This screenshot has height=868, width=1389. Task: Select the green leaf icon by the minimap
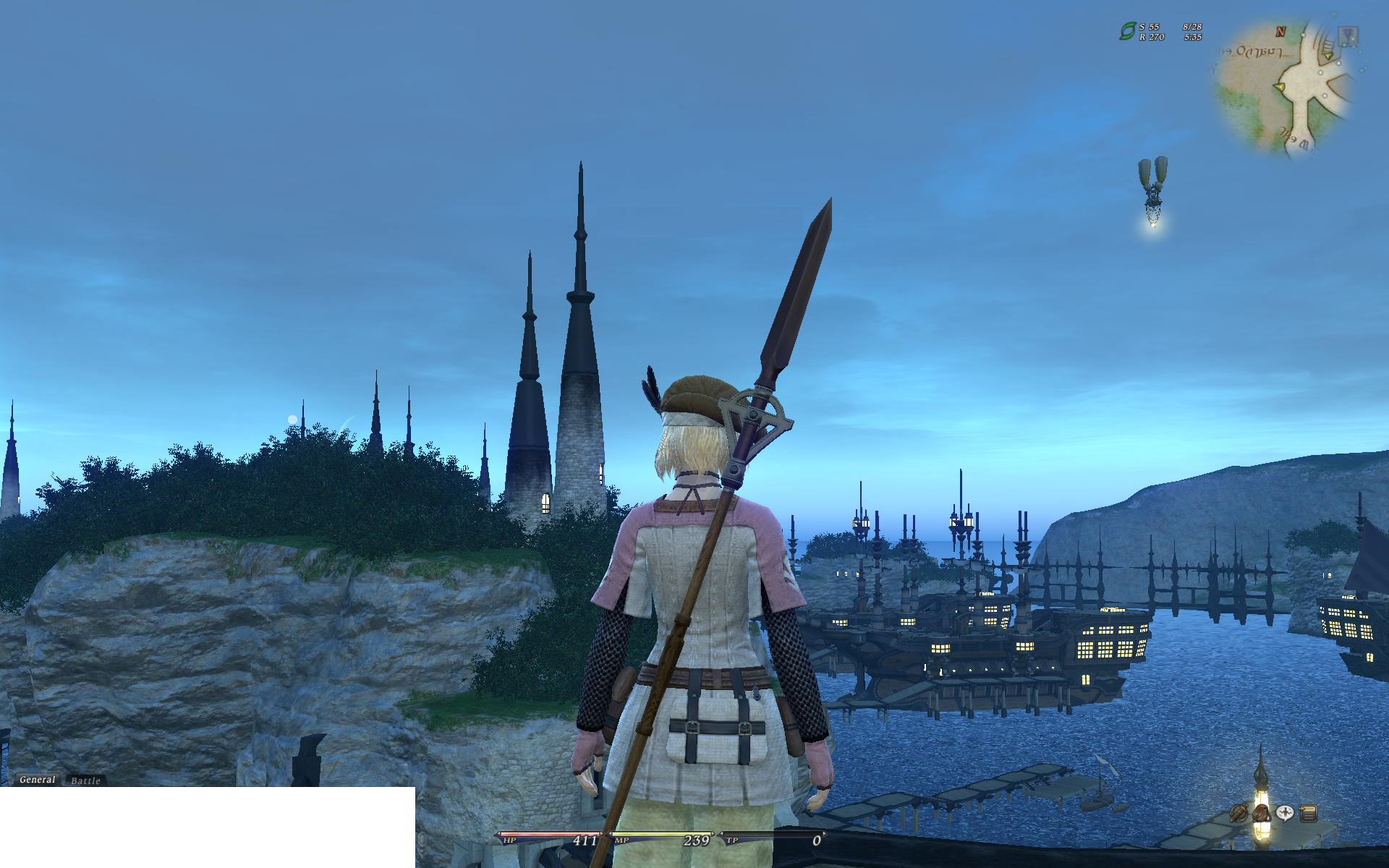pos(1127,31)
